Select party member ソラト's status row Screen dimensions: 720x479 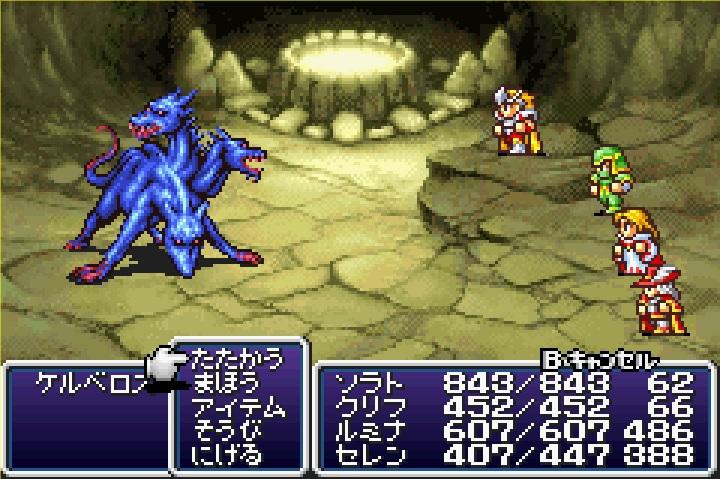point(510,383)
